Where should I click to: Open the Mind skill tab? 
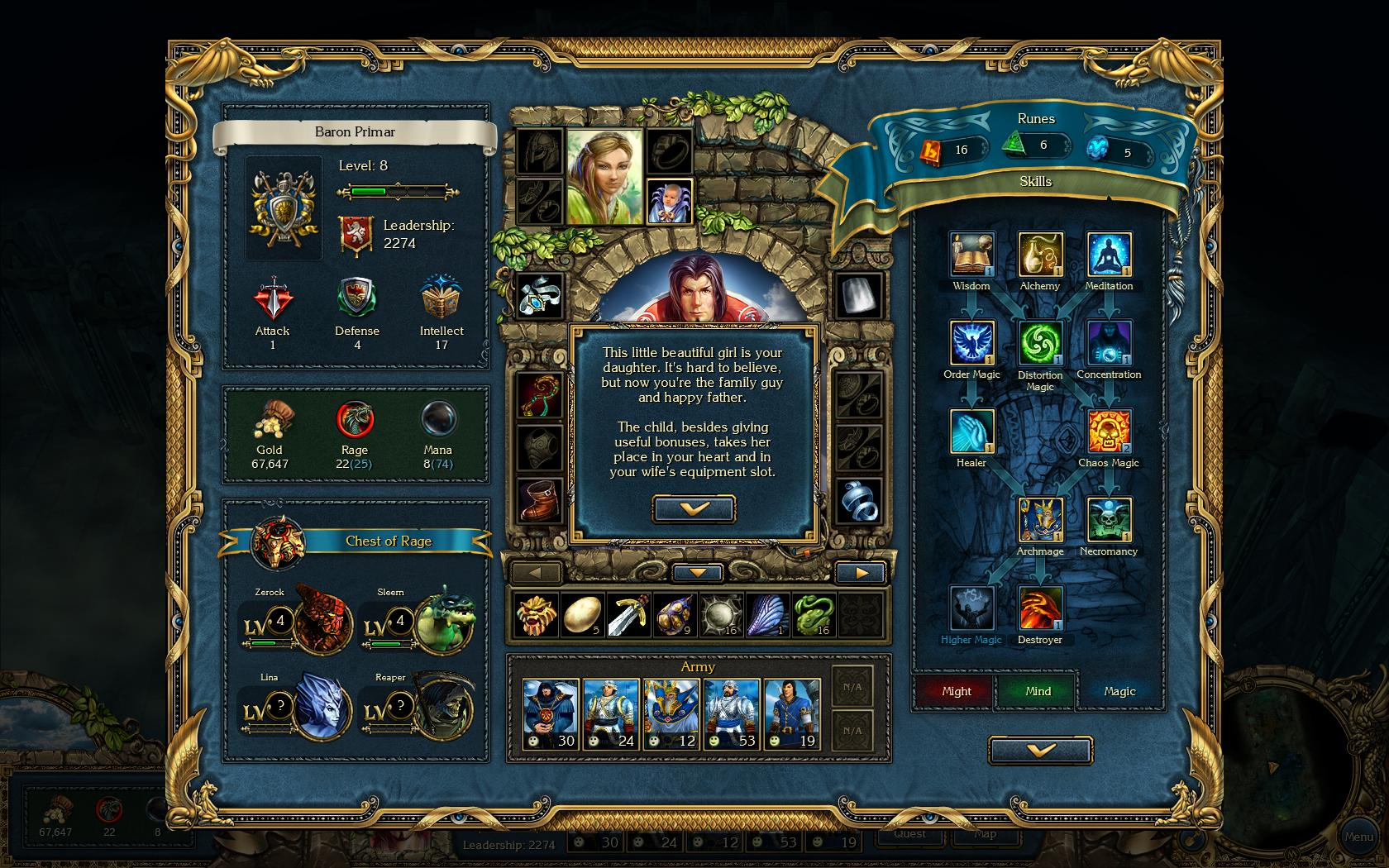click(x=1038, y=691)
